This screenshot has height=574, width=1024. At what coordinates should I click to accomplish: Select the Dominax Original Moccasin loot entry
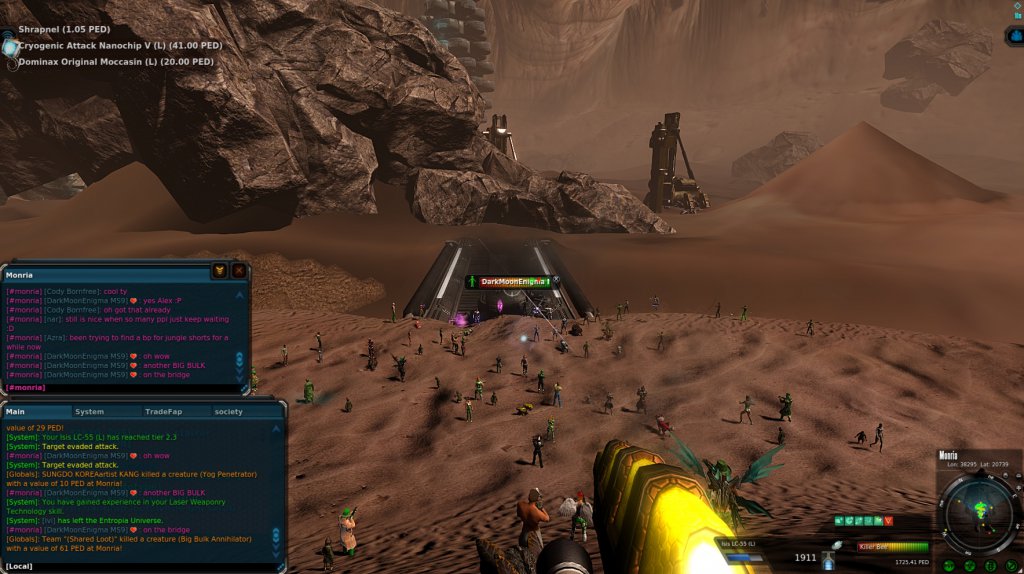[x=115, y=62]
